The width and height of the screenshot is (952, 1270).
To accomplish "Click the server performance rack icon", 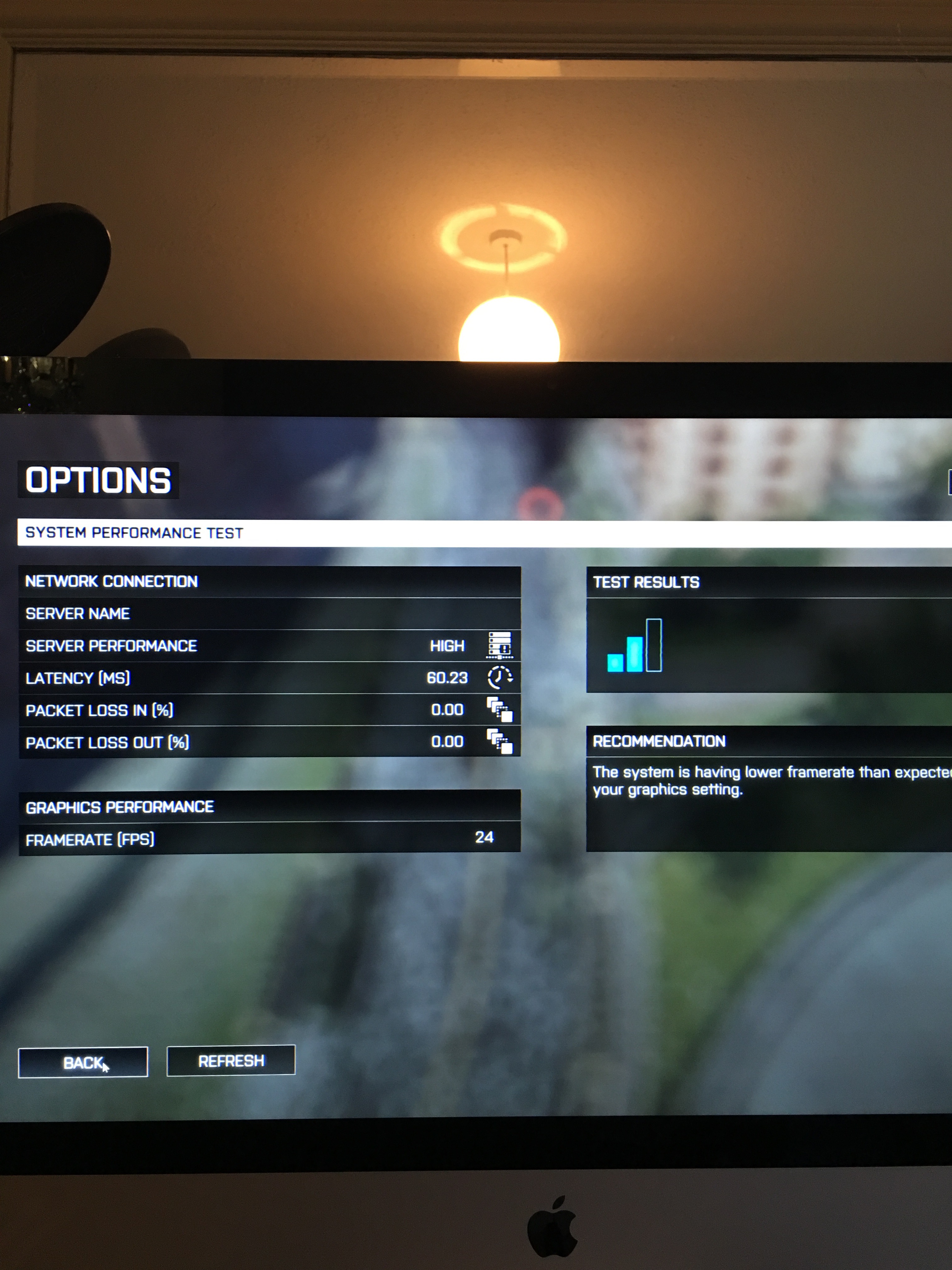I will pyautogui.click(x=500, y=645).
